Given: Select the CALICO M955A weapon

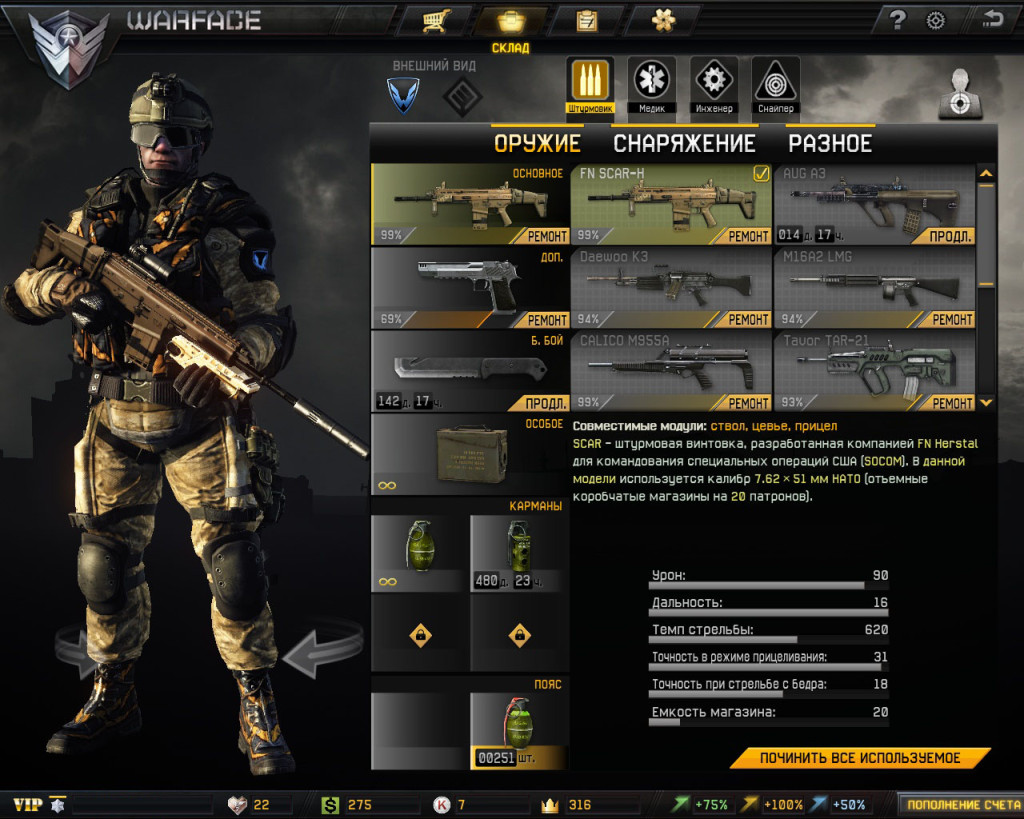Looking at the screenshot, I should pos(670,370).
